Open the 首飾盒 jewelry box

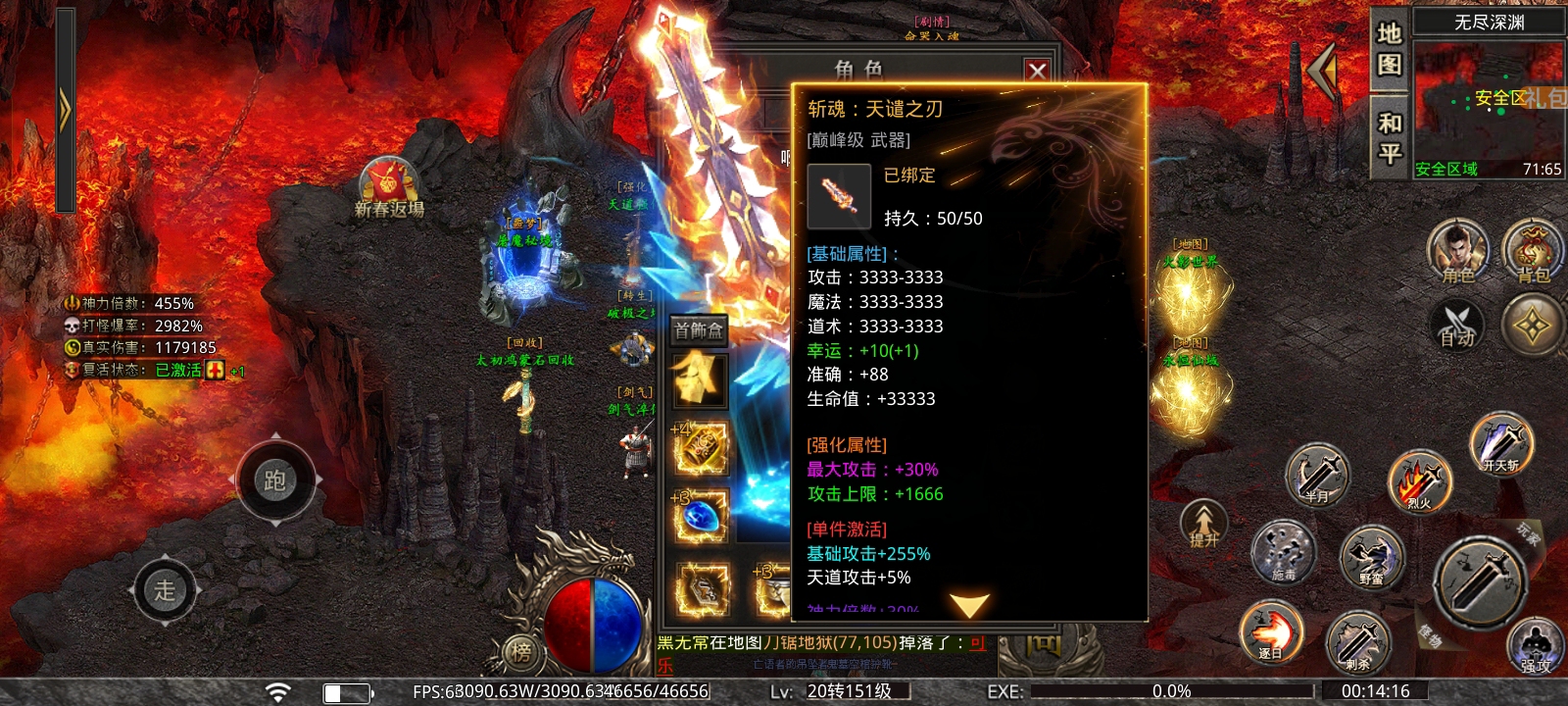(x=699, y=330)
